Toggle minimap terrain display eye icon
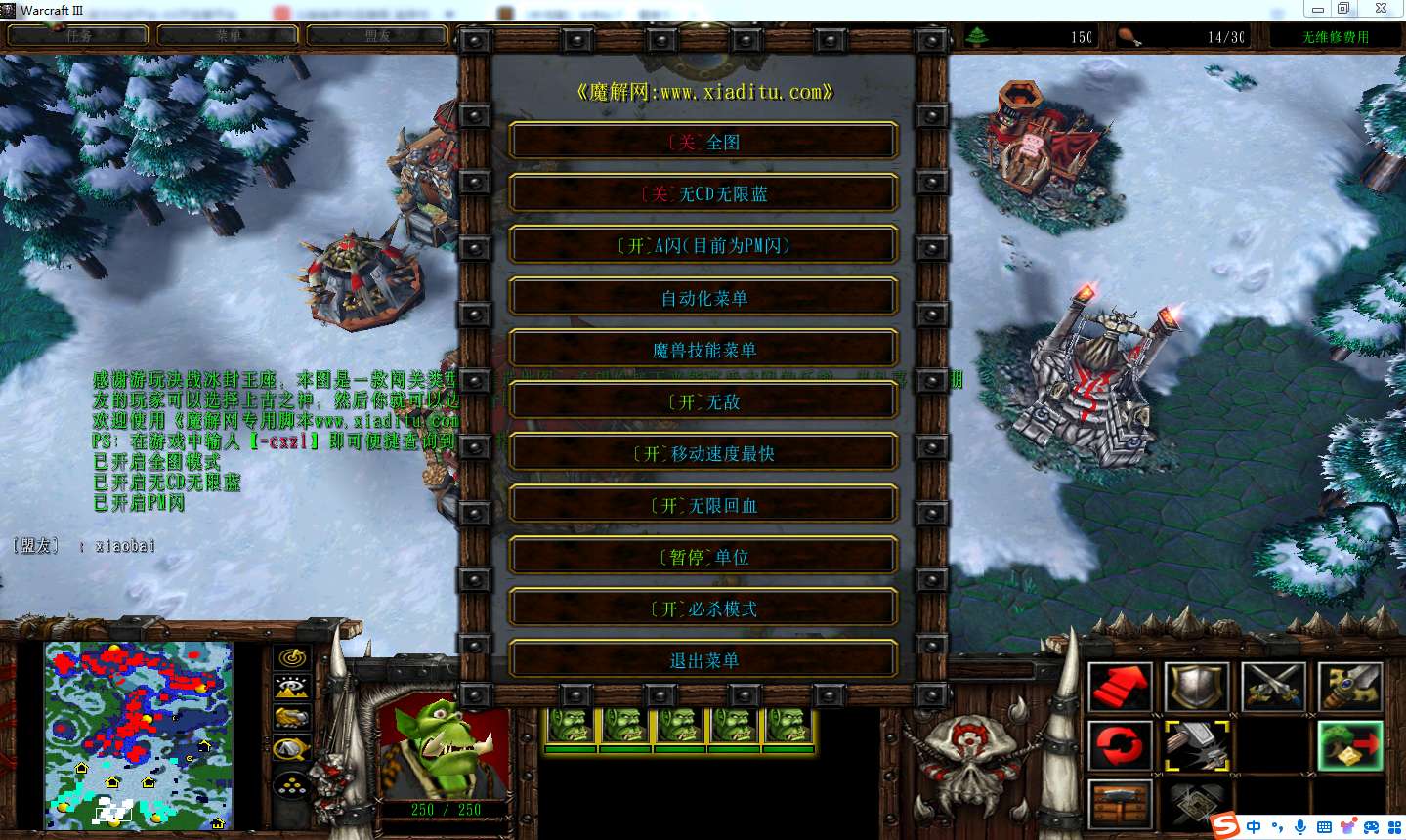 pos(292,688)
